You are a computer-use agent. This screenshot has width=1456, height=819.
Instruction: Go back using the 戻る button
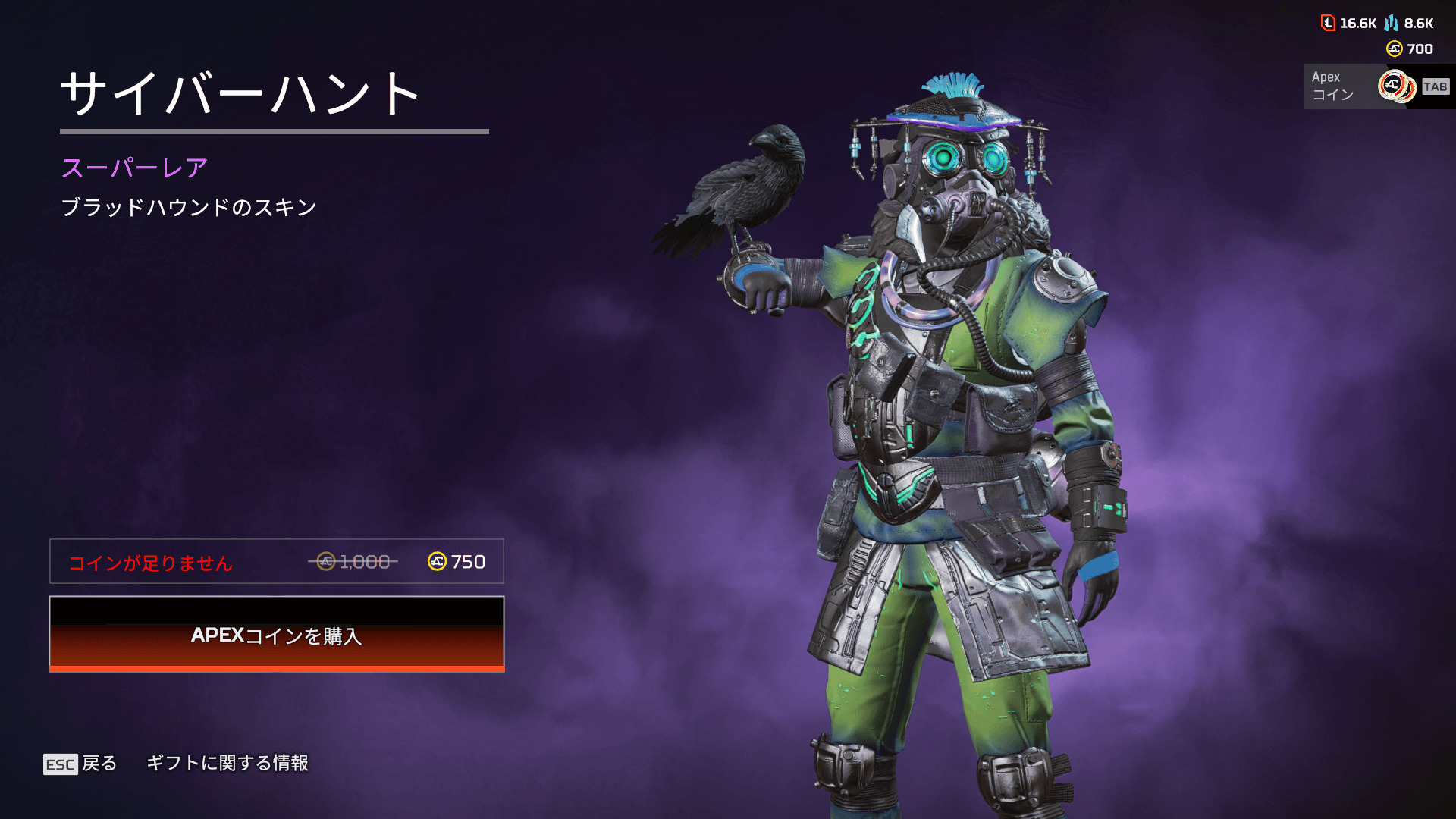click(x=81, y=764)
